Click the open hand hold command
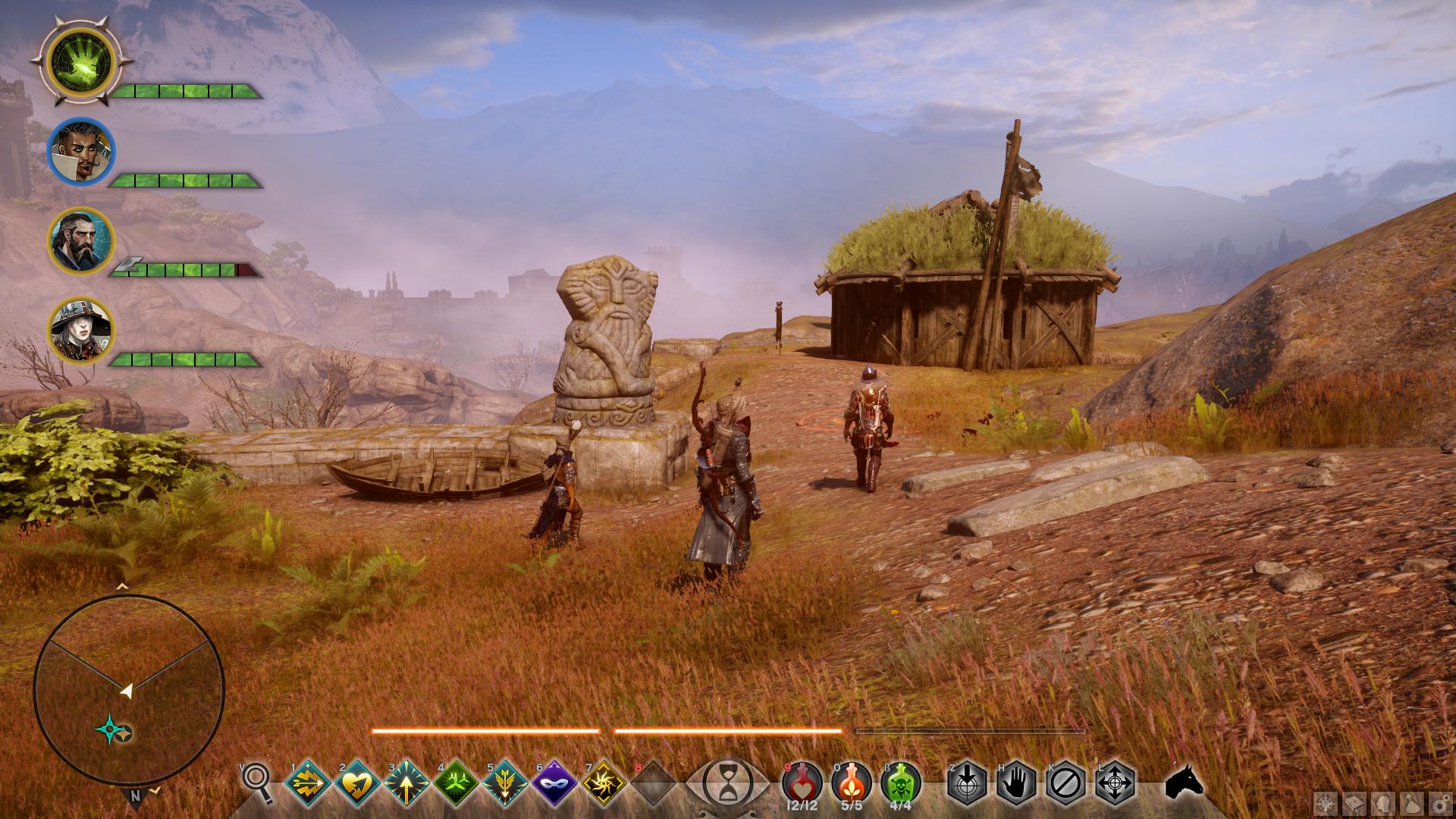 1016,783
